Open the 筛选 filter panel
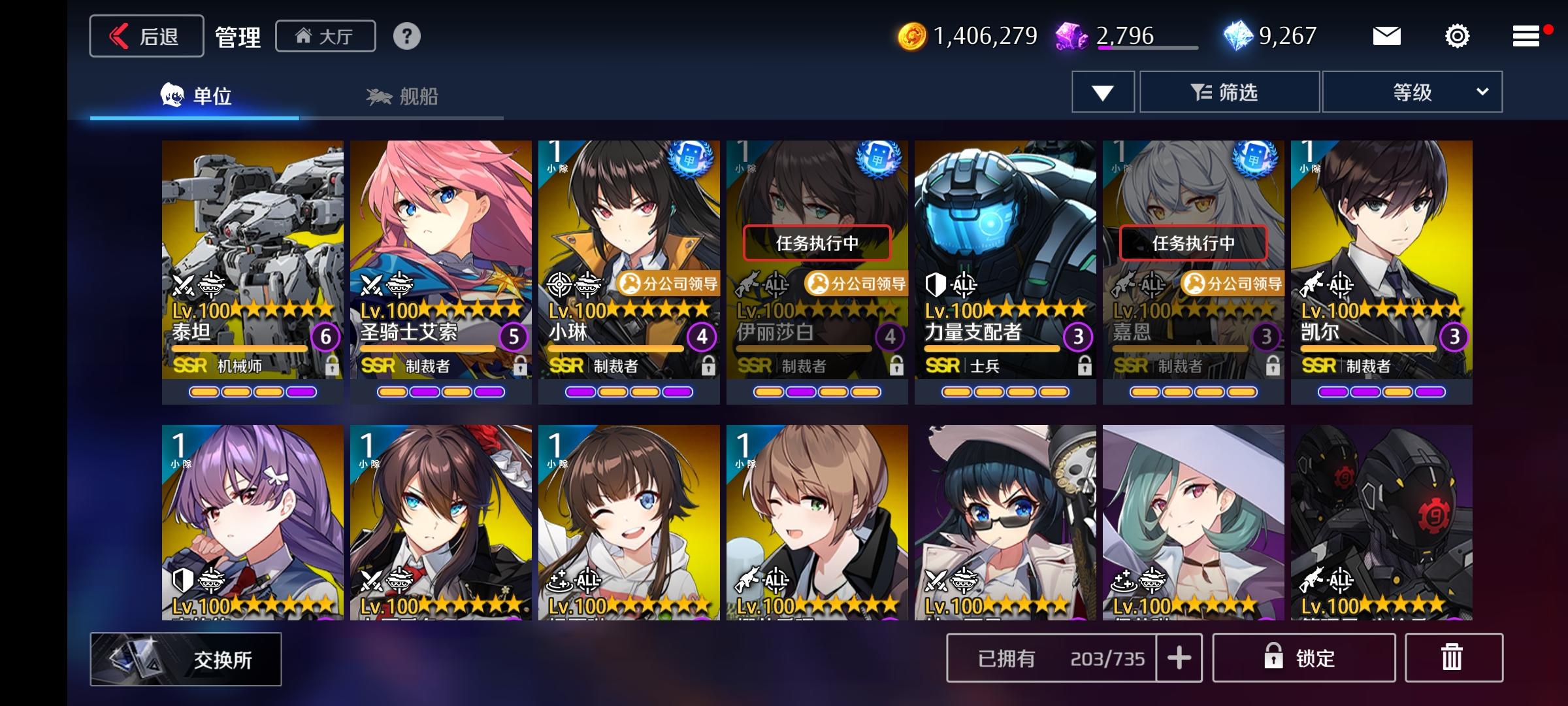1568x706 pixels. [1230, 92]
